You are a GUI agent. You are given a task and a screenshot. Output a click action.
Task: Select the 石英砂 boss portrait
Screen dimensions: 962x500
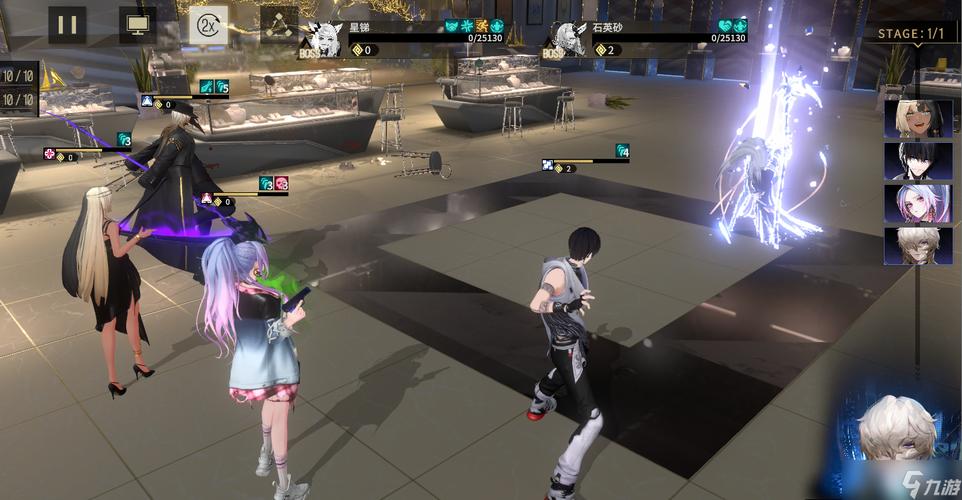(569, 39)
